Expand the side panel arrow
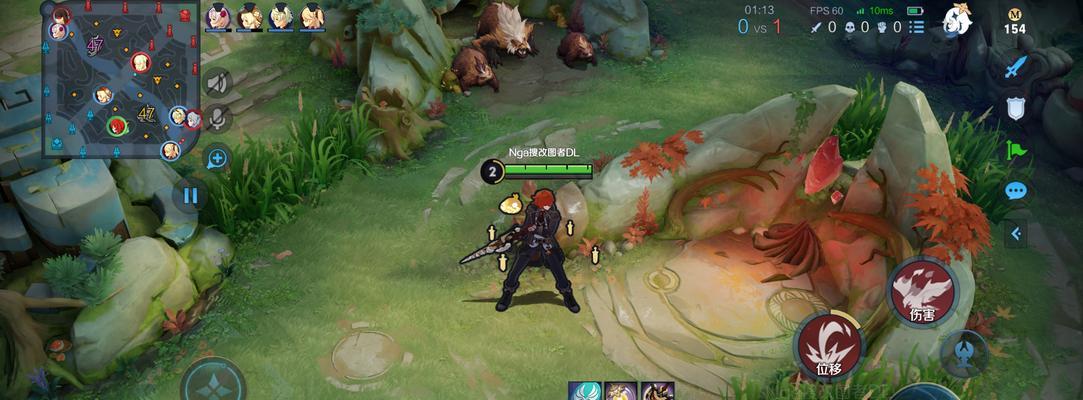The height and width of the screenshot is (400, 1083). click(1016, 234)
